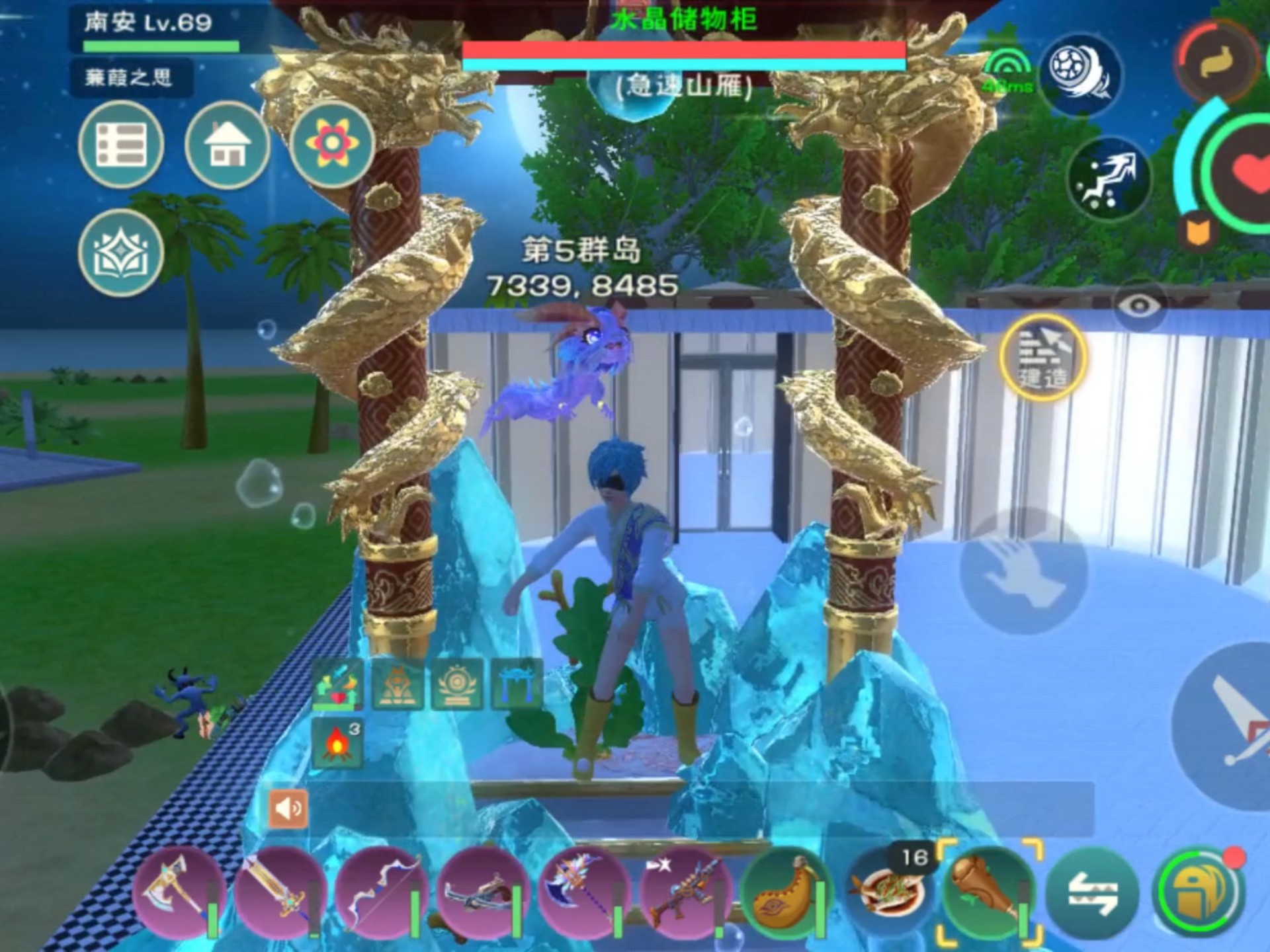
Task: Select the campfire icon showing count 3
Action: click(x=337, y=744)
